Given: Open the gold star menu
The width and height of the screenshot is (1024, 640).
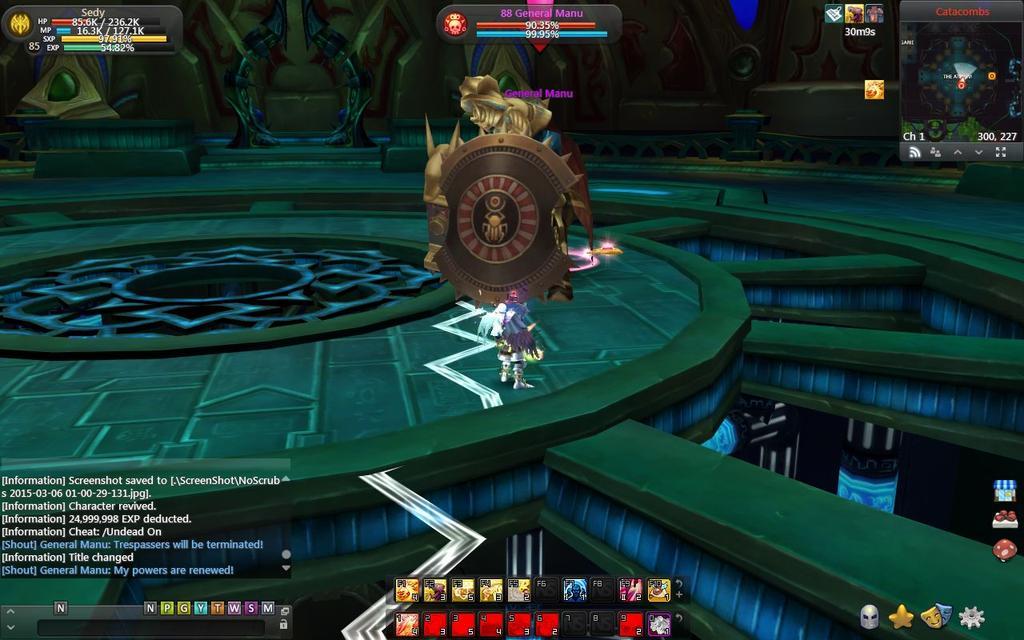Looking at the screenshot, I should click(901, 616).
